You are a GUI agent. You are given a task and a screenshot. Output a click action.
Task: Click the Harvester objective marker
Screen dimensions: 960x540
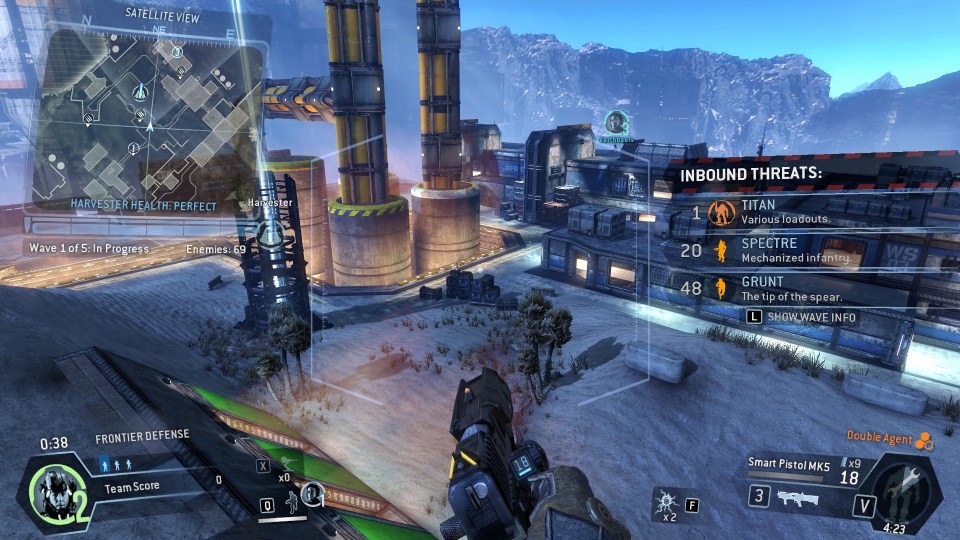tap(270, 227)
